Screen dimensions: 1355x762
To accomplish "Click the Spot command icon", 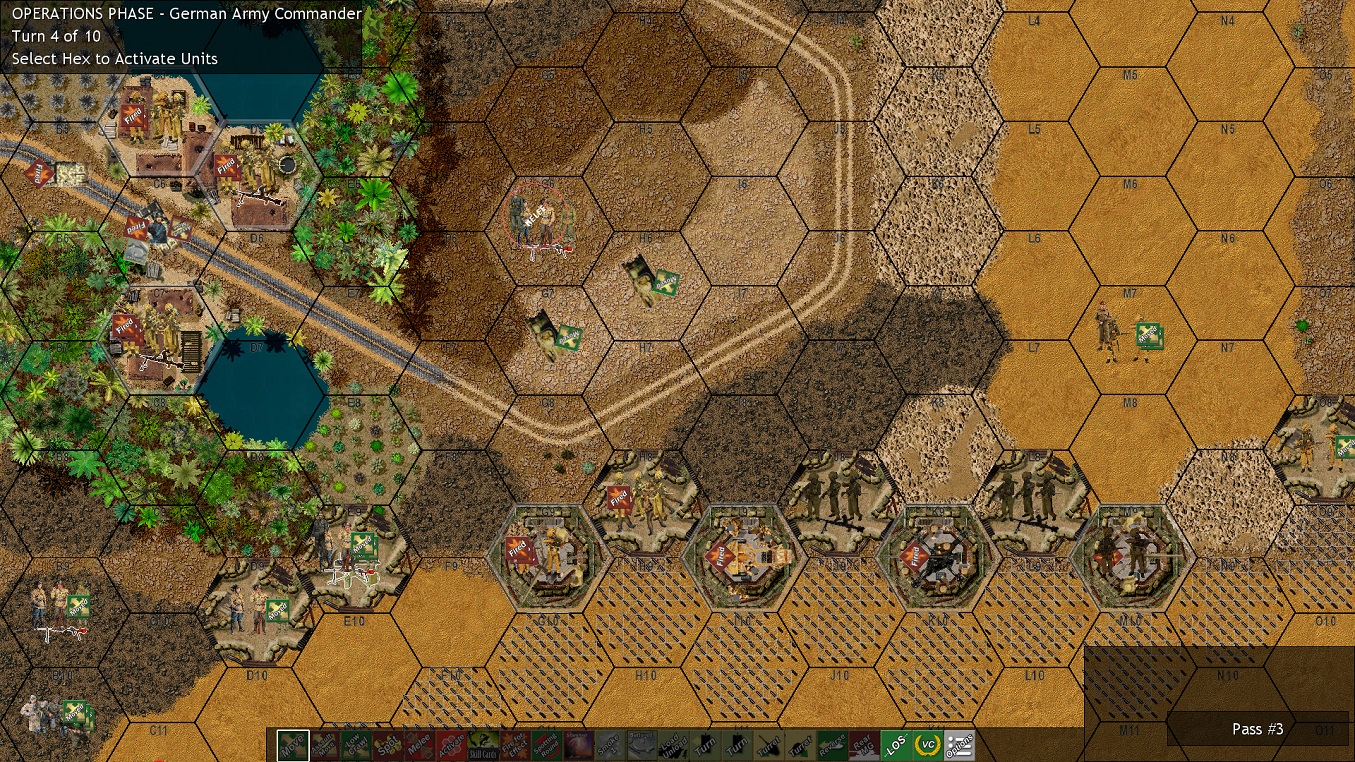I will pos(387,745).
